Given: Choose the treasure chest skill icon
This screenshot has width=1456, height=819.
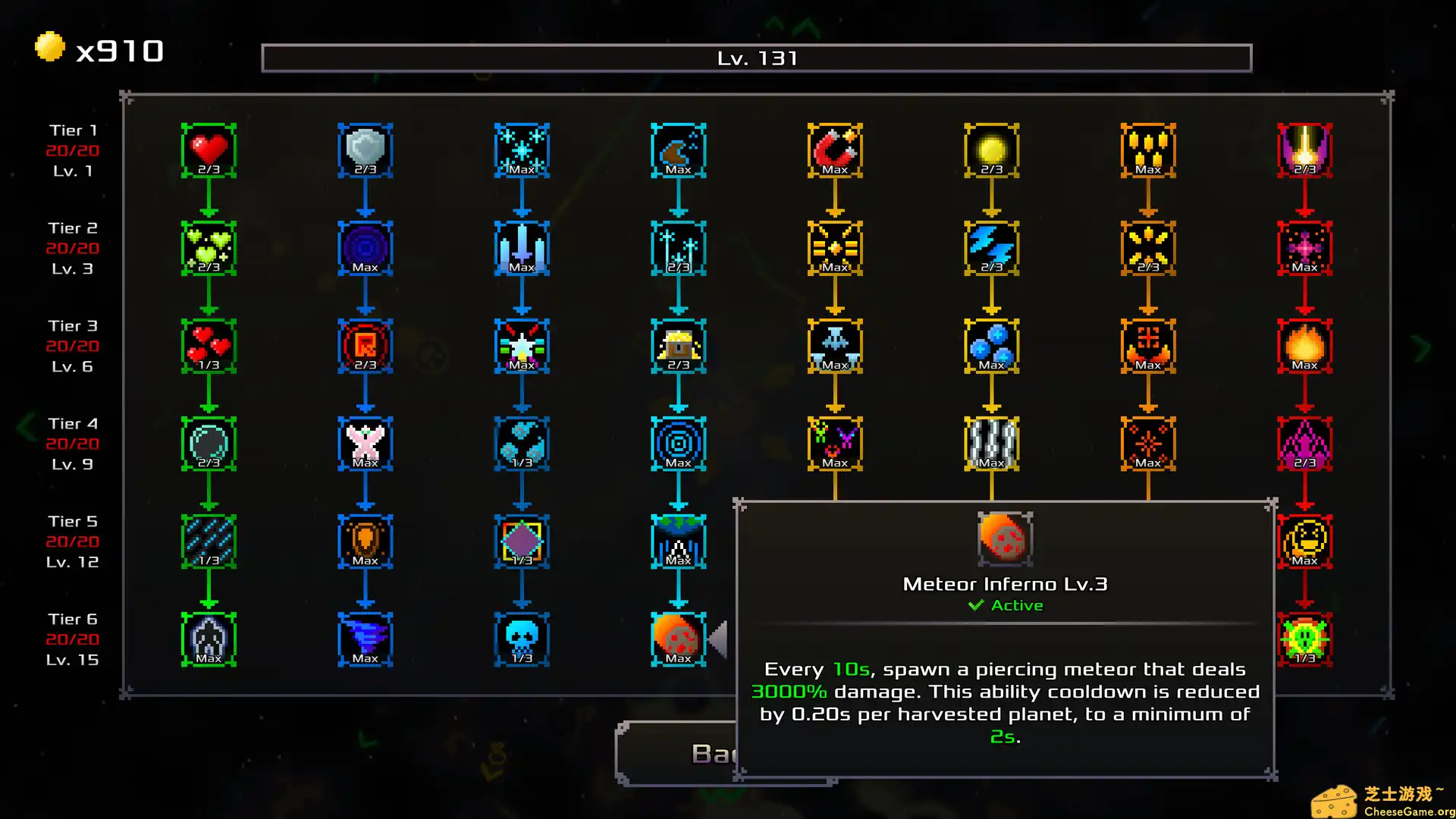Looking at the screenshot, I should (678, 346).
